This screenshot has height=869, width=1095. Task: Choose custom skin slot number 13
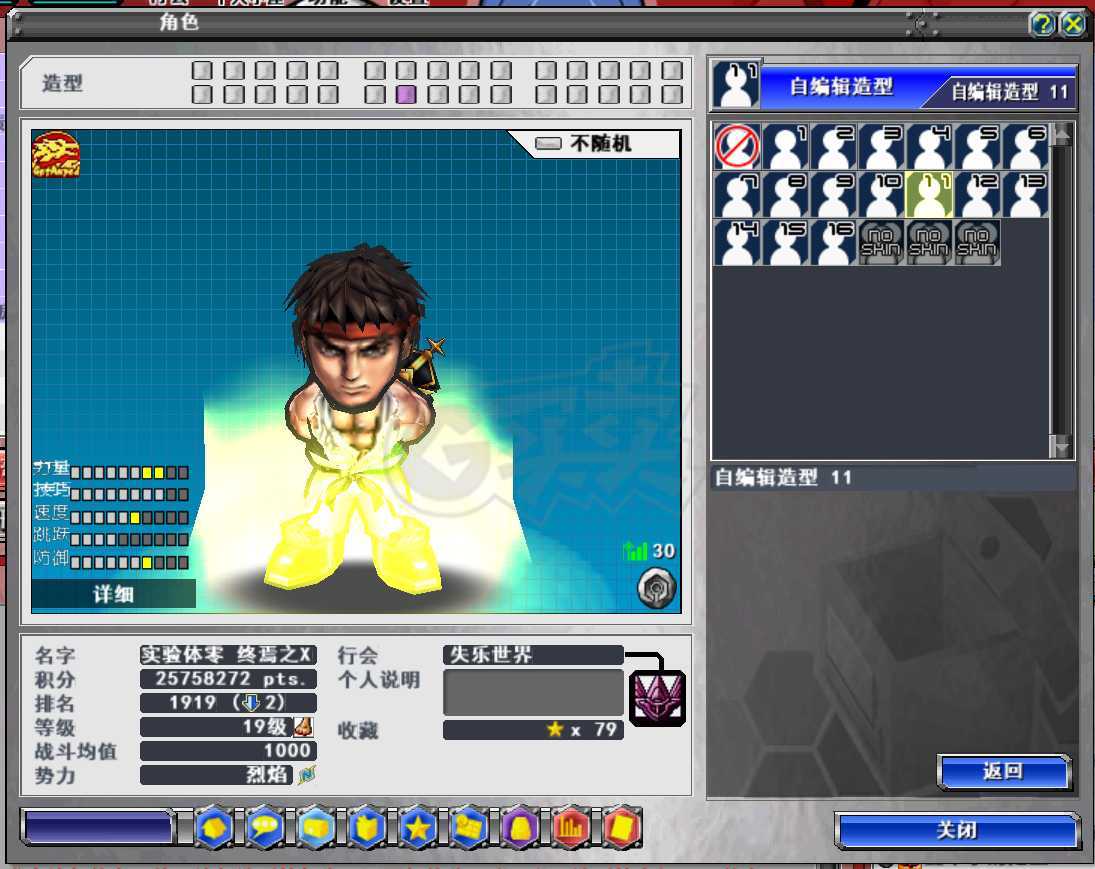1026,194
